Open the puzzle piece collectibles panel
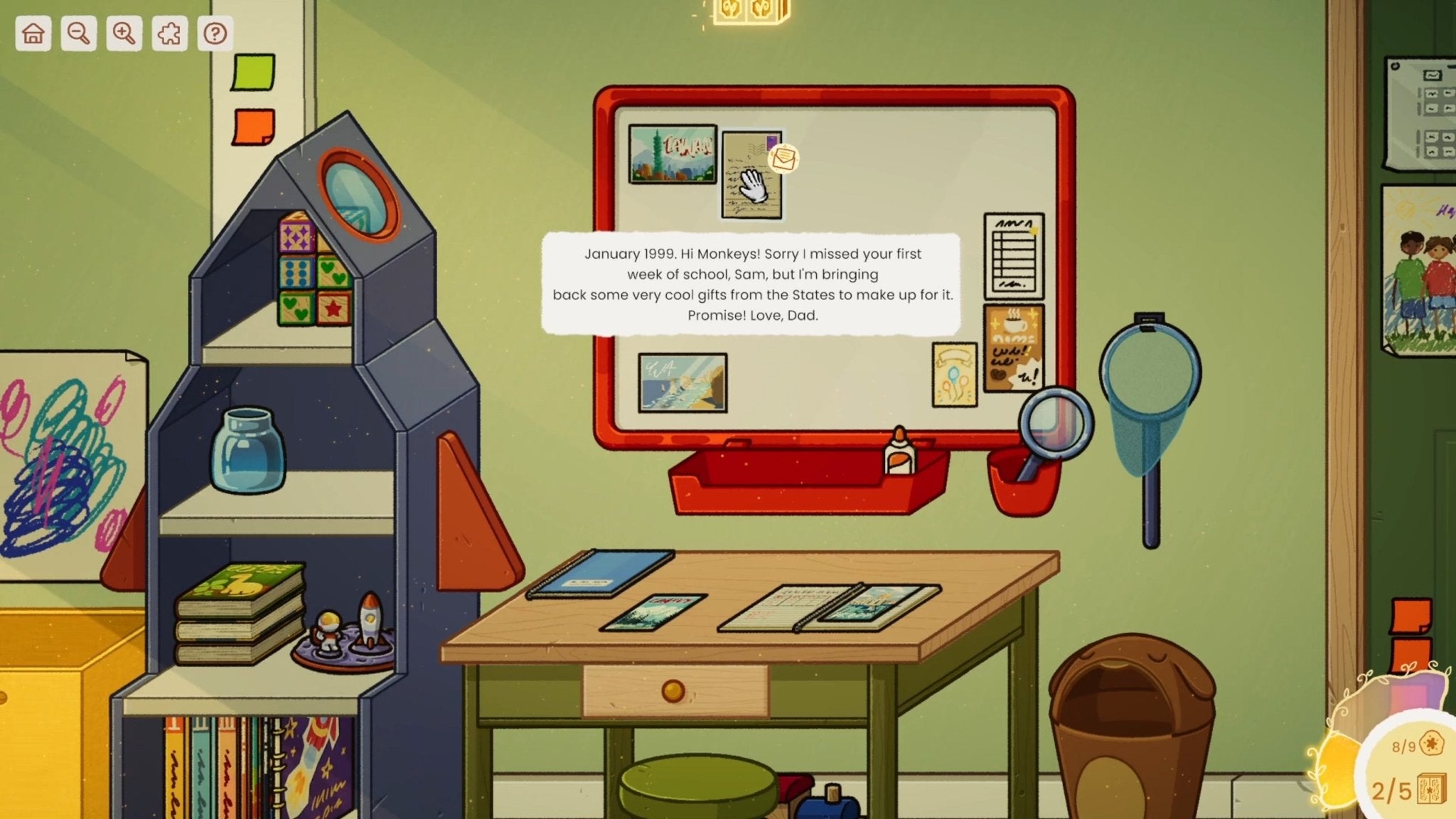Image resolution: width=1456 pixels, height=819 pixels. coord(169,33)
